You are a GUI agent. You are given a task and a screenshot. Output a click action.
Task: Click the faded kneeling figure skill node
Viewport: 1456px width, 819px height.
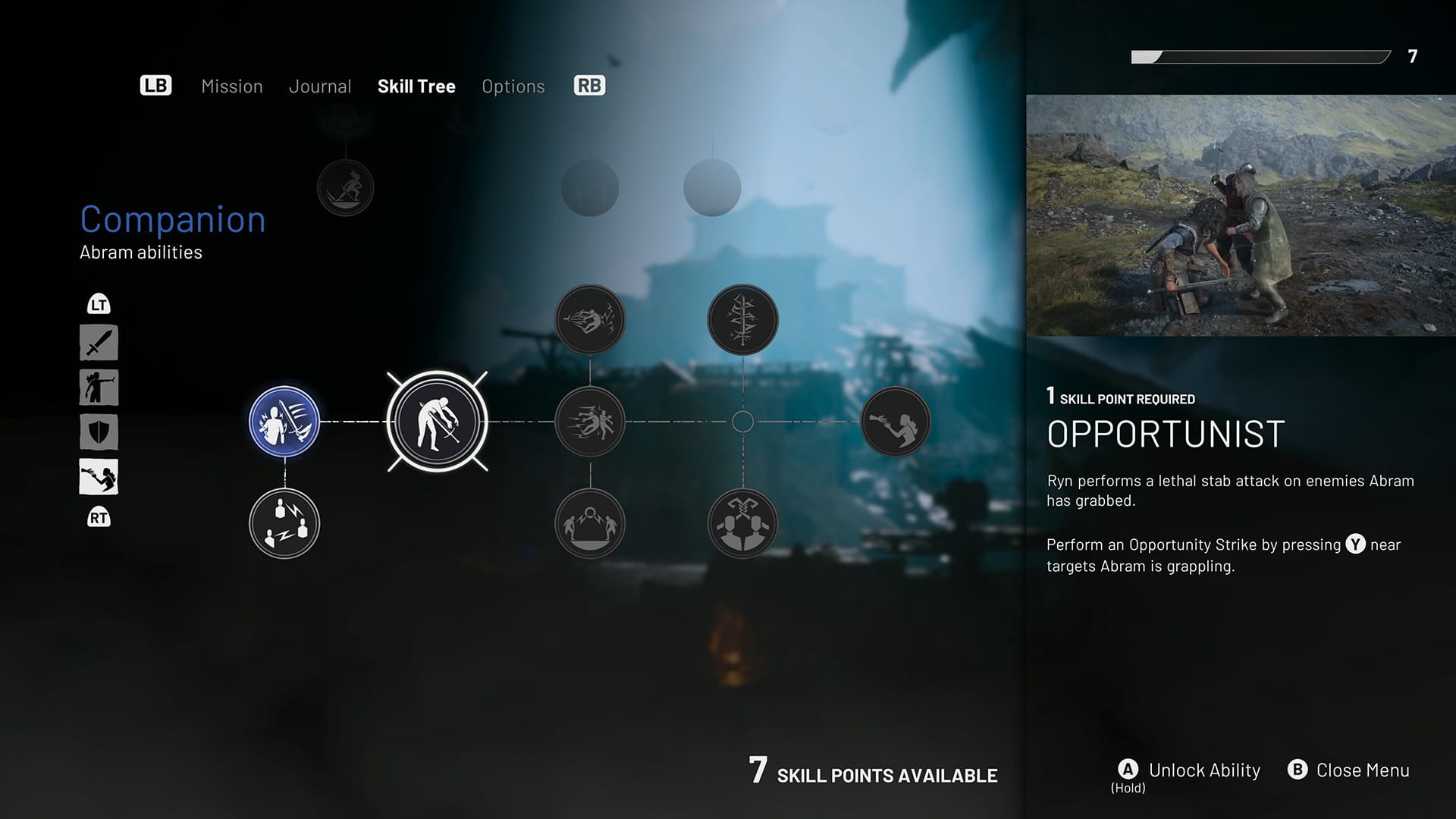(x=345, y=188)
